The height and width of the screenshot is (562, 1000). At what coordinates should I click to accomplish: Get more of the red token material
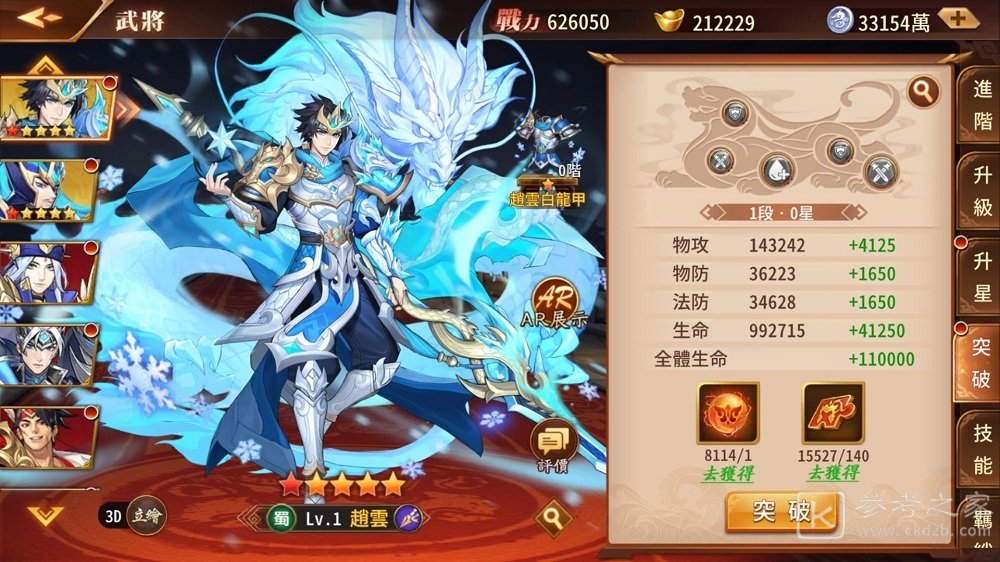833,474
